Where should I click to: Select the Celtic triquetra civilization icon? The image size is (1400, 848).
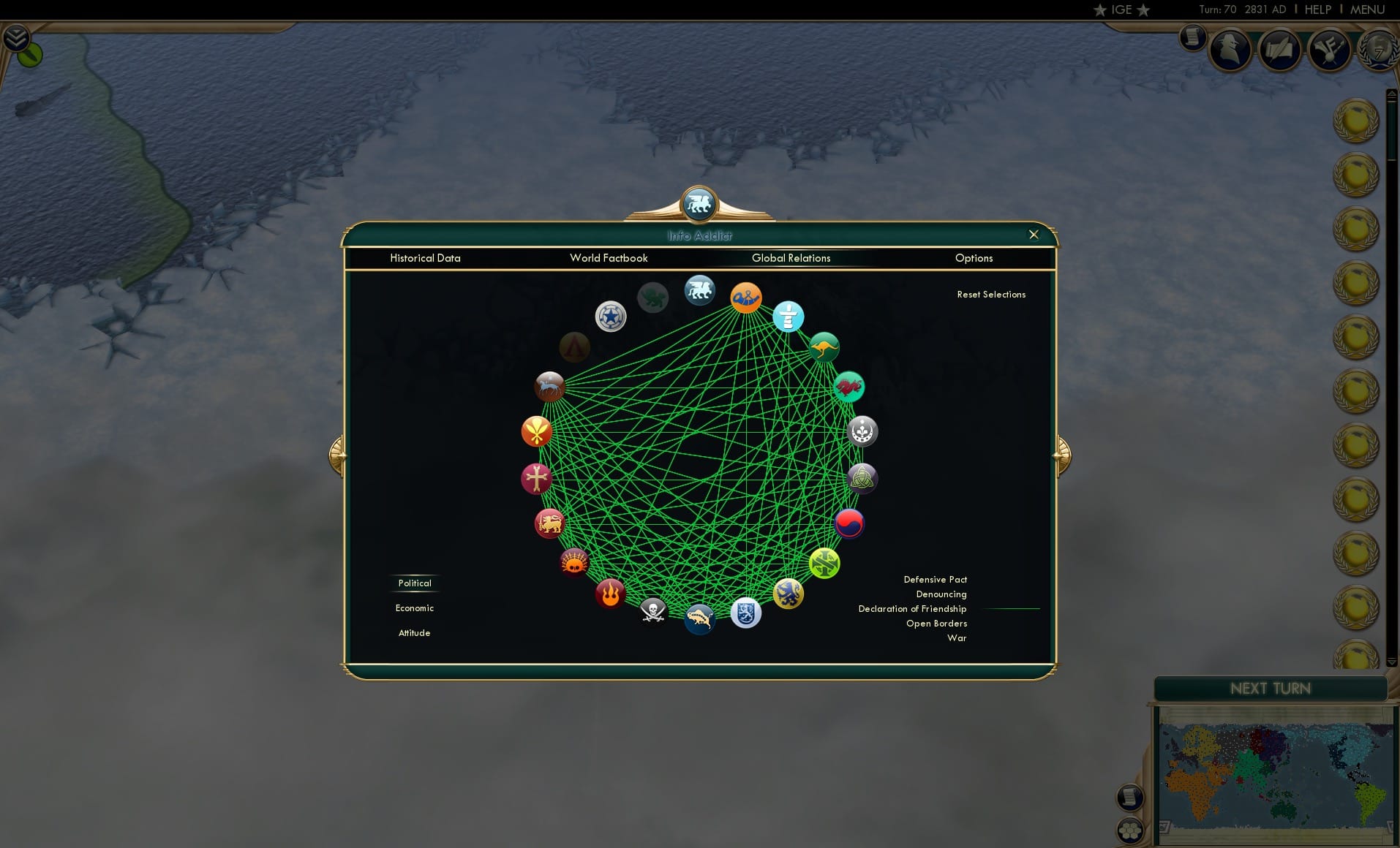click(863, 480)
